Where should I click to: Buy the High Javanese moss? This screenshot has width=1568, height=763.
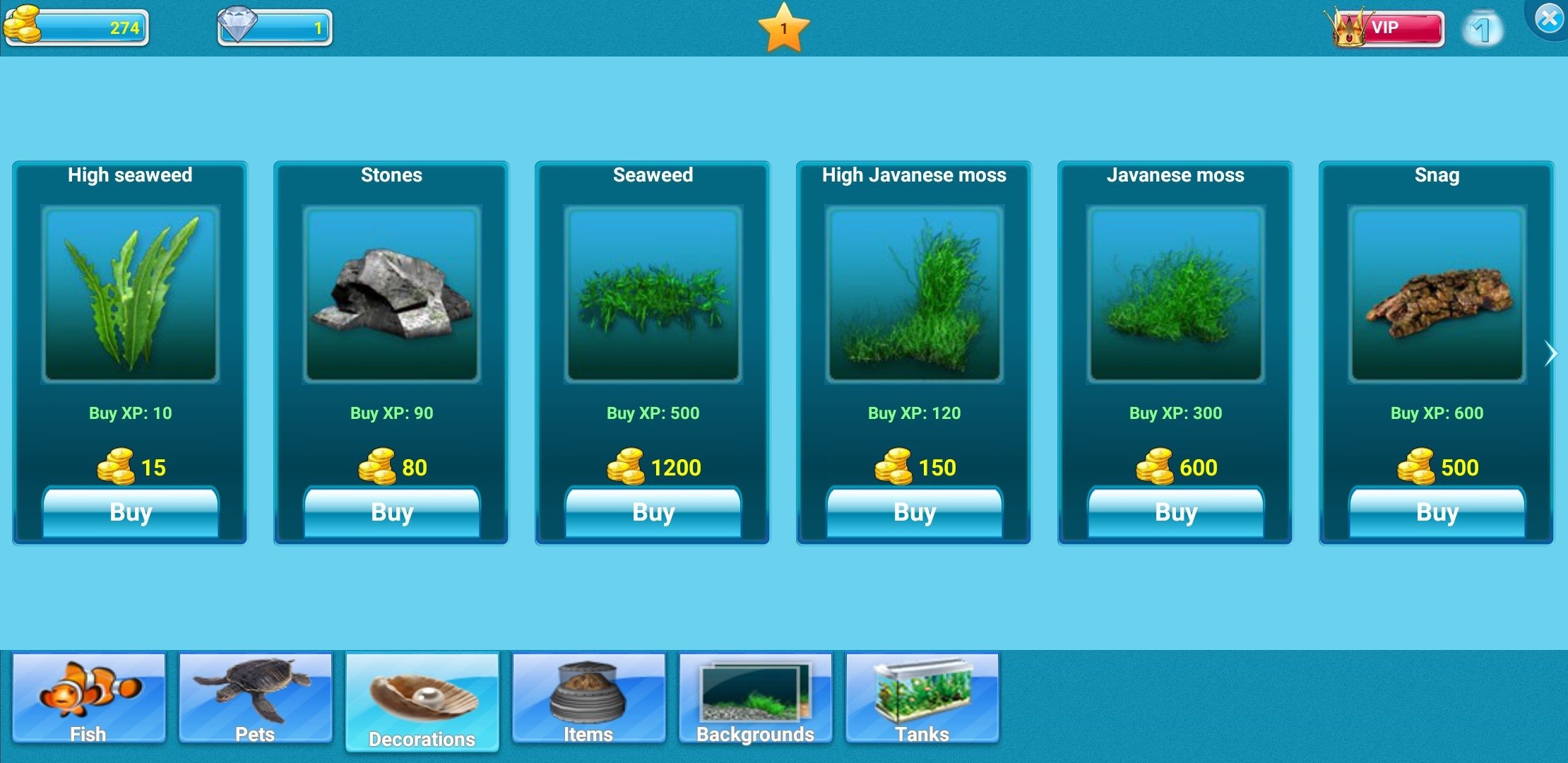[x=915, y=511]
